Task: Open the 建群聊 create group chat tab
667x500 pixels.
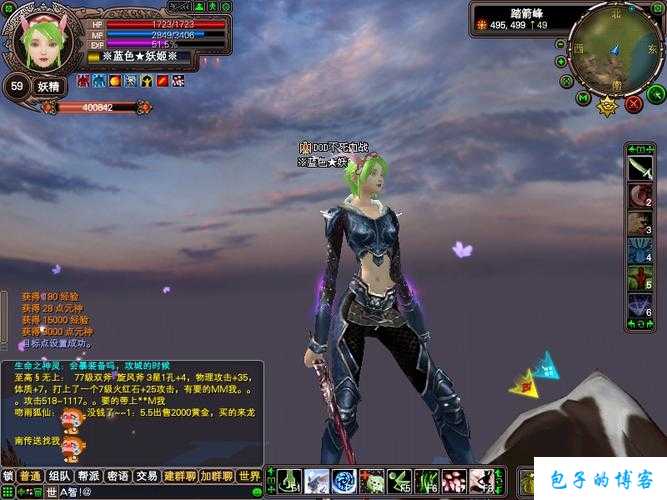Action: pos(181,476)
